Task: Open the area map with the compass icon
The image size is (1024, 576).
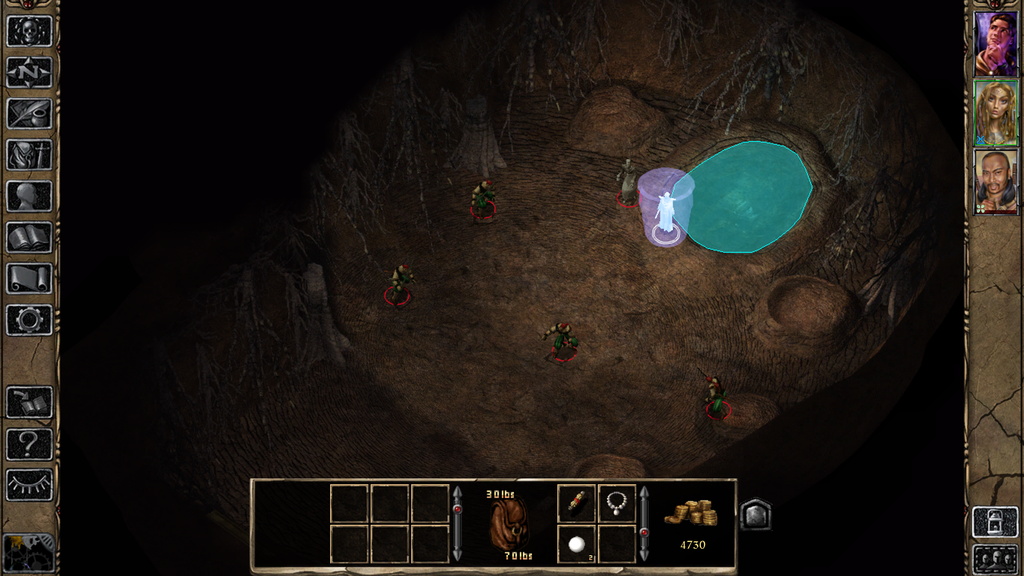Action: point(29,72)
